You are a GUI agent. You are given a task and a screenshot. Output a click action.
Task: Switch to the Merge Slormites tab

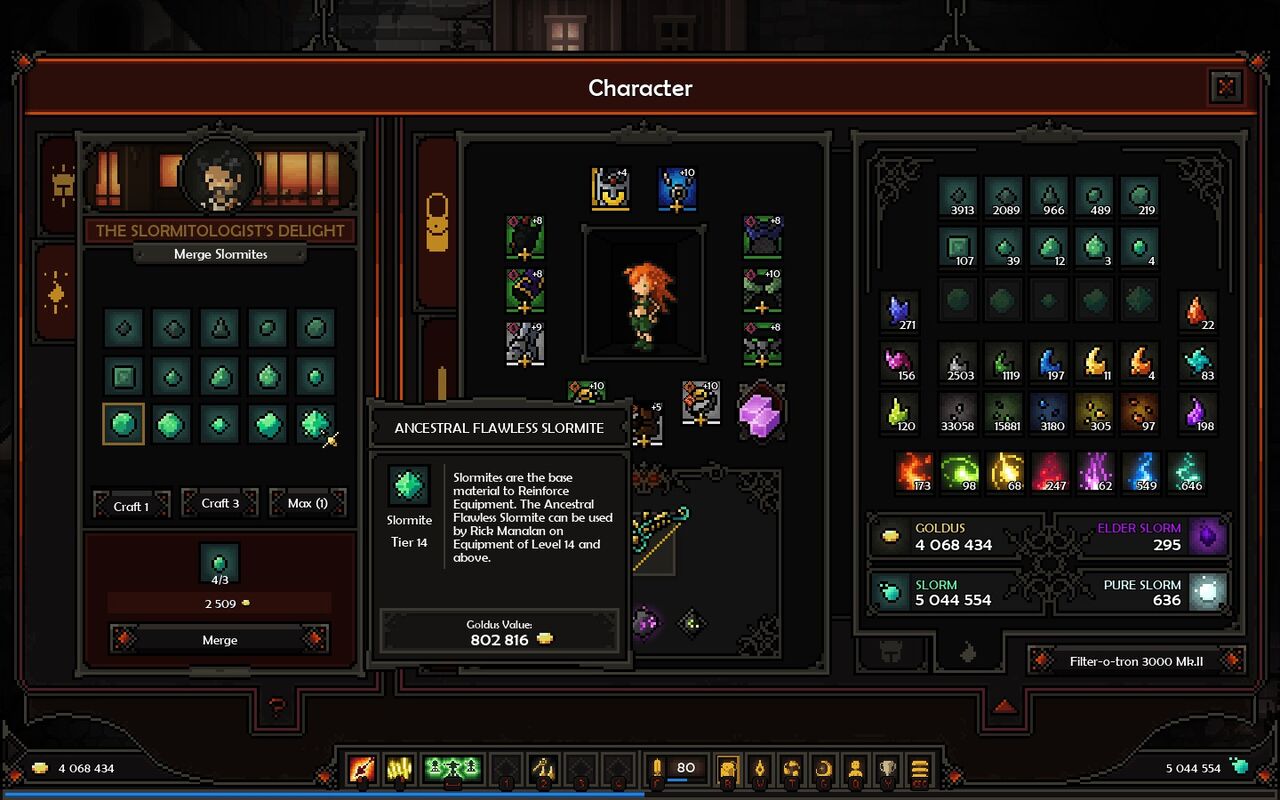point(218,254)
